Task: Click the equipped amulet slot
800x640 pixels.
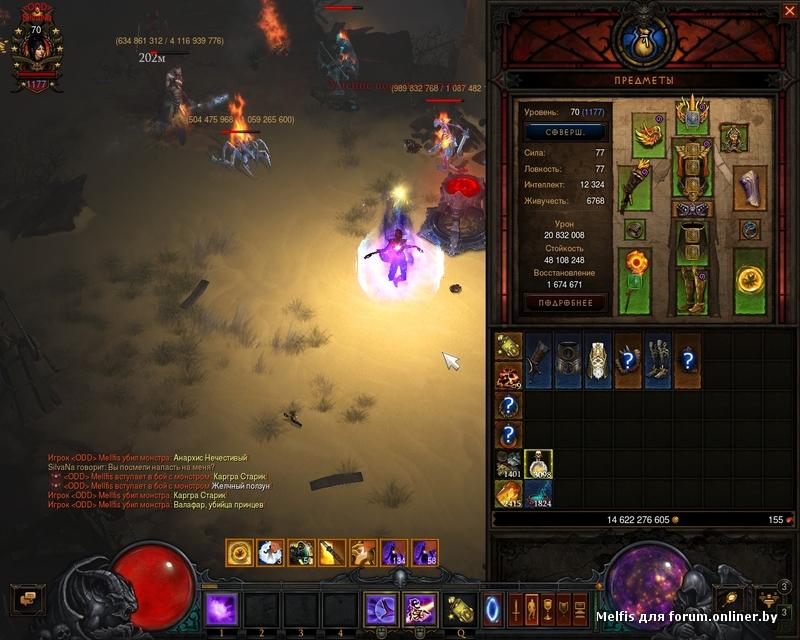Action: 734,137
